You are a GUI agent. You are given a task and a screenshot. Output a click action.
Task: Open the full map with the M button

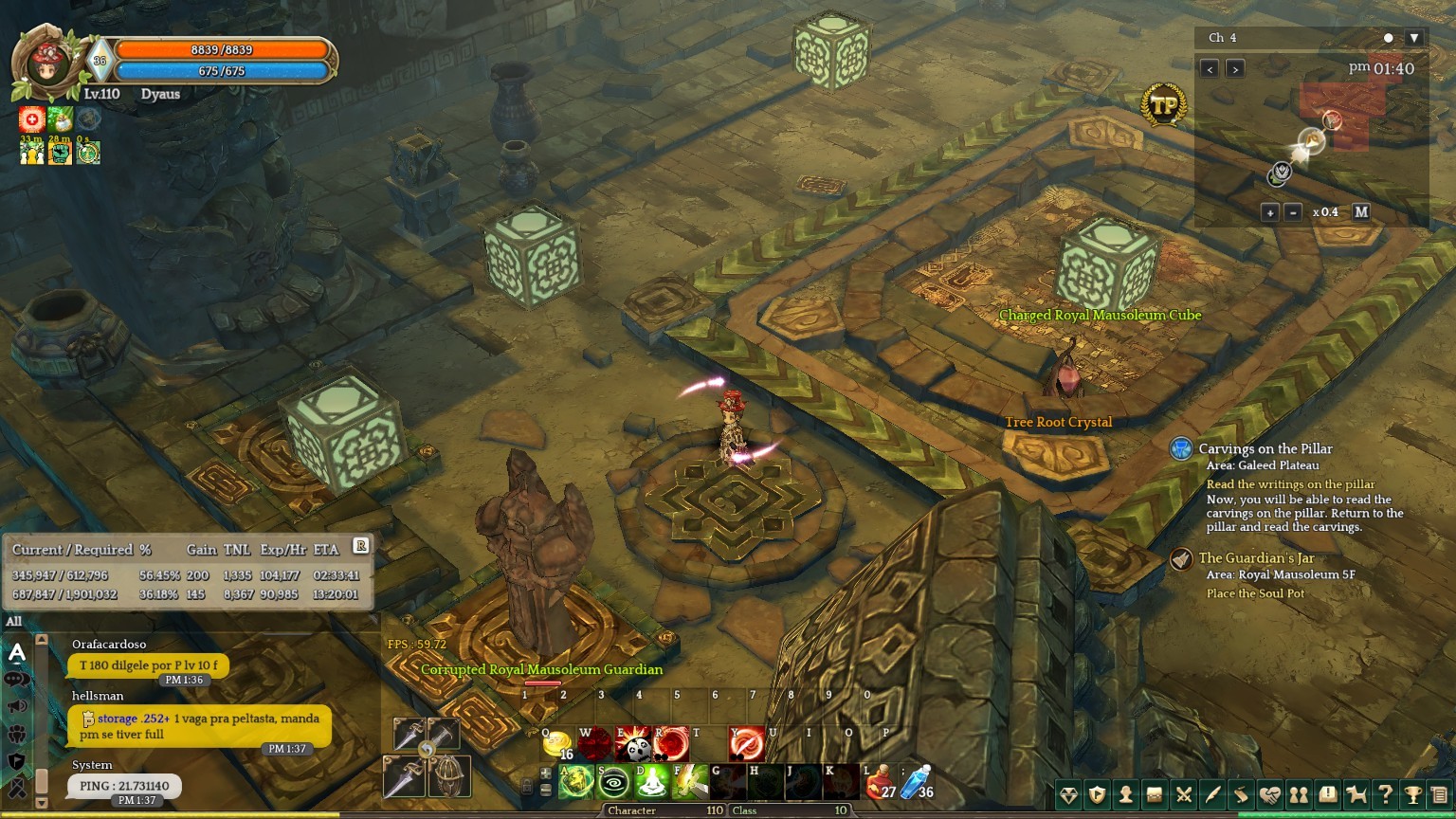(1361, 212)
